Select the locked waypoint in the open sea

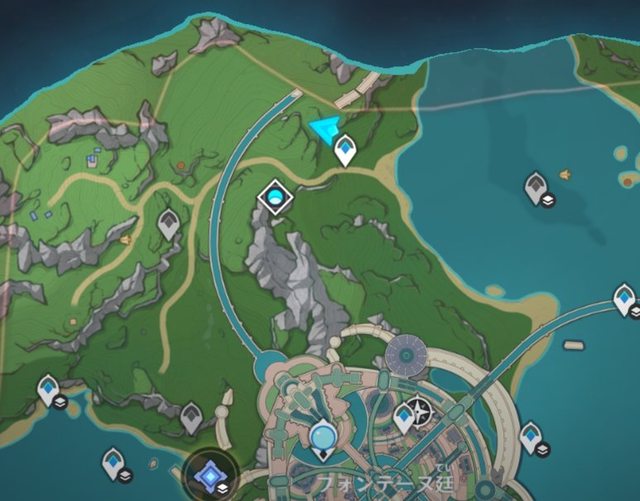(536, 185)
